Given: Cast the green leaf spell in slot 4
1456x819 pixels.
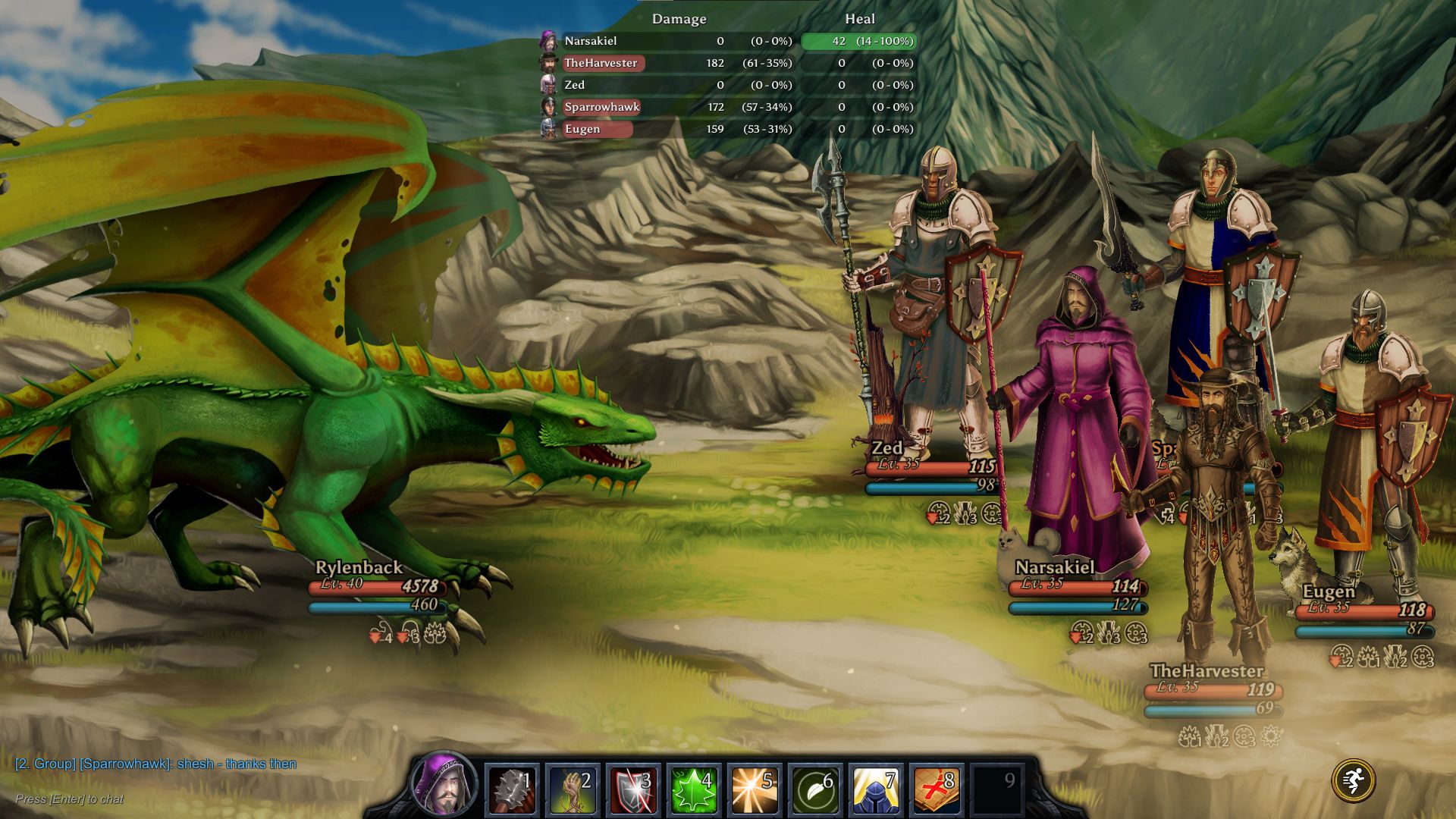Looking at the screenshot, I should coord(694,789).
